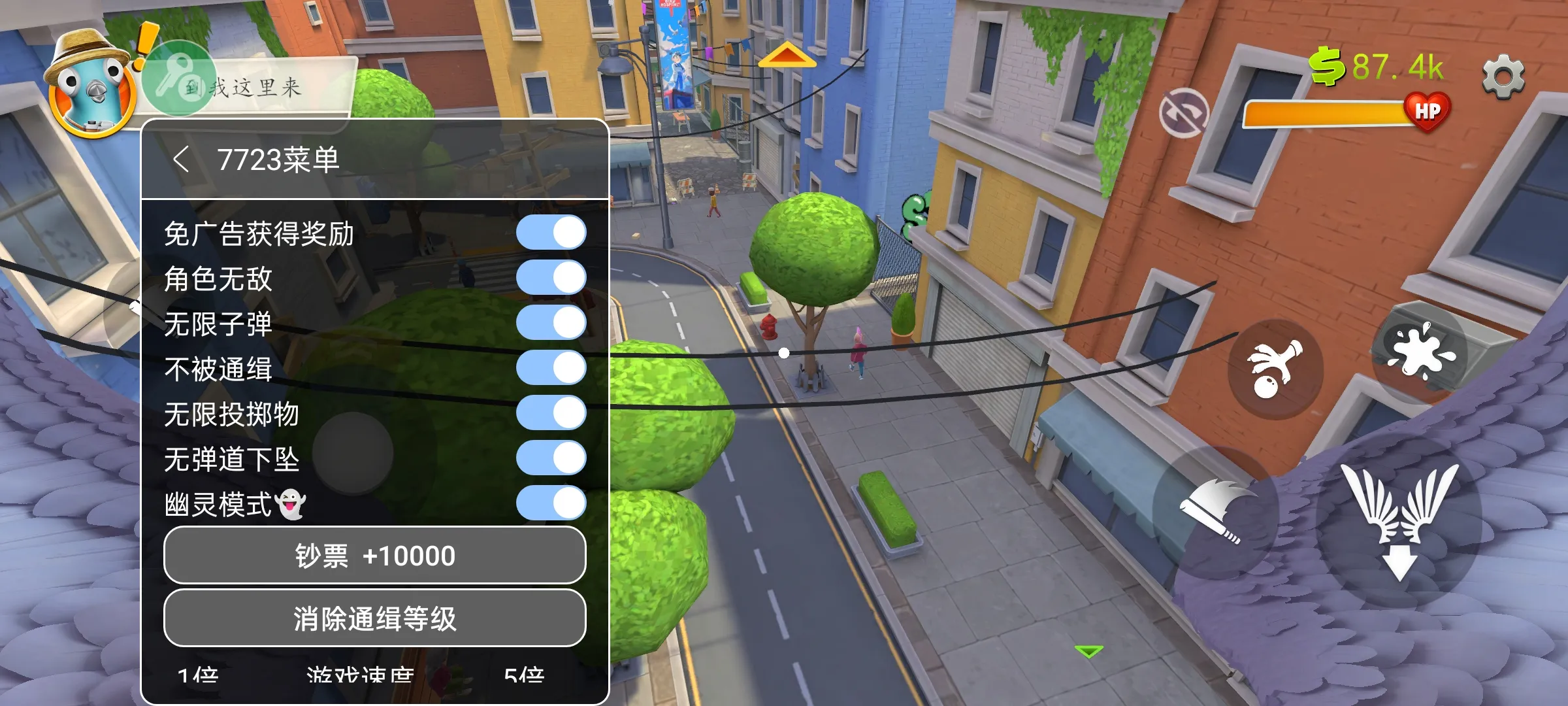The height and width of the screenshot is (706, 1568).
Task: Tap the crossed-out rotation camera icon
Action: 1183,113
